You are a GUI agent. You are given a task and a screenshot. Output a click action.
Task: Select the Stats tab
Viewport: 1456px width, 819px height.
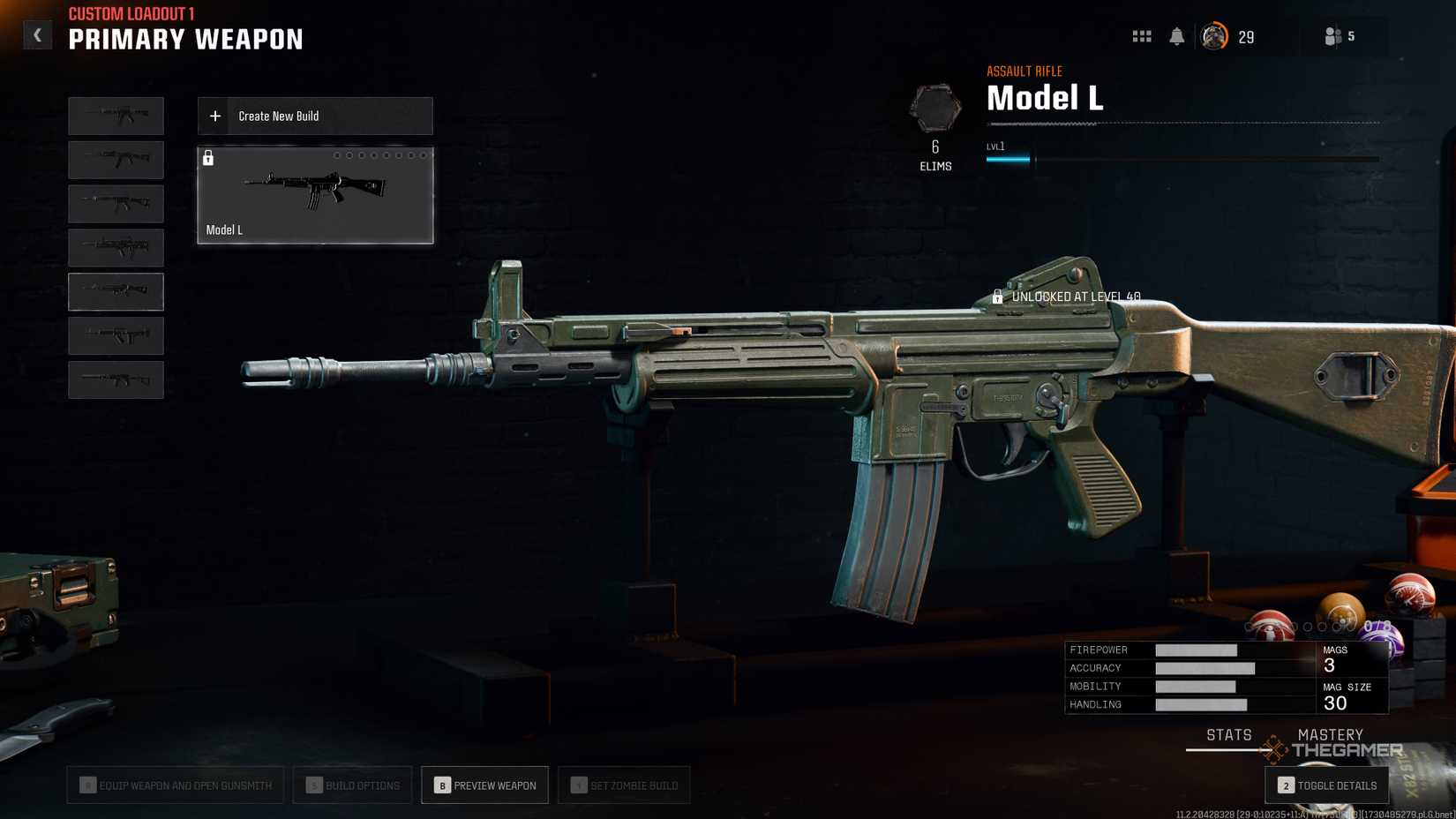click(1228, 734)
